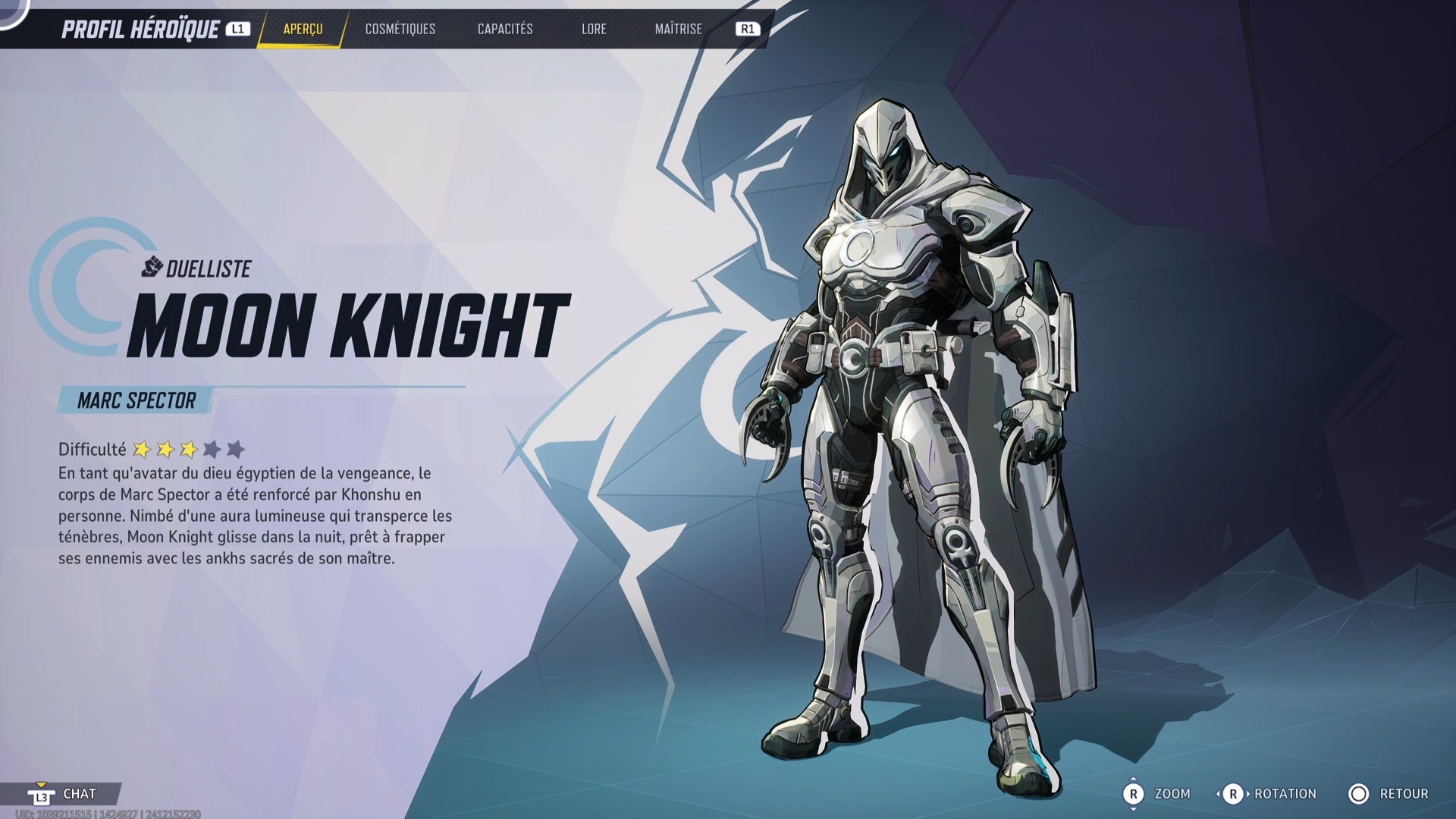Select the highlighted APERÇU tab
Image resolution: width=1456 pixels, height=819 pixels.
click(x=303, y=30)
